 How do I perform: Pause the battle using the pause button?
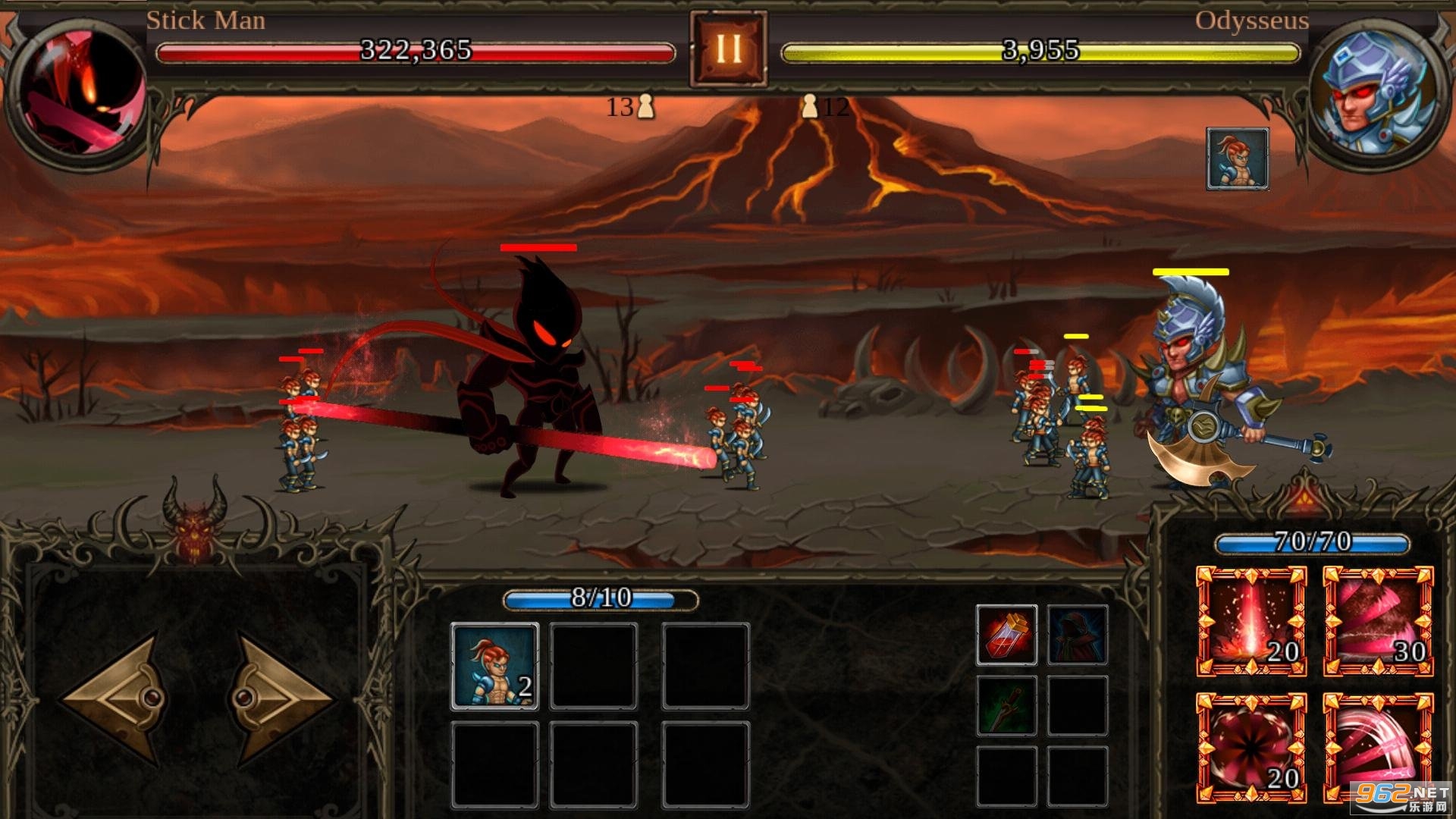click(x=728, y=49)
